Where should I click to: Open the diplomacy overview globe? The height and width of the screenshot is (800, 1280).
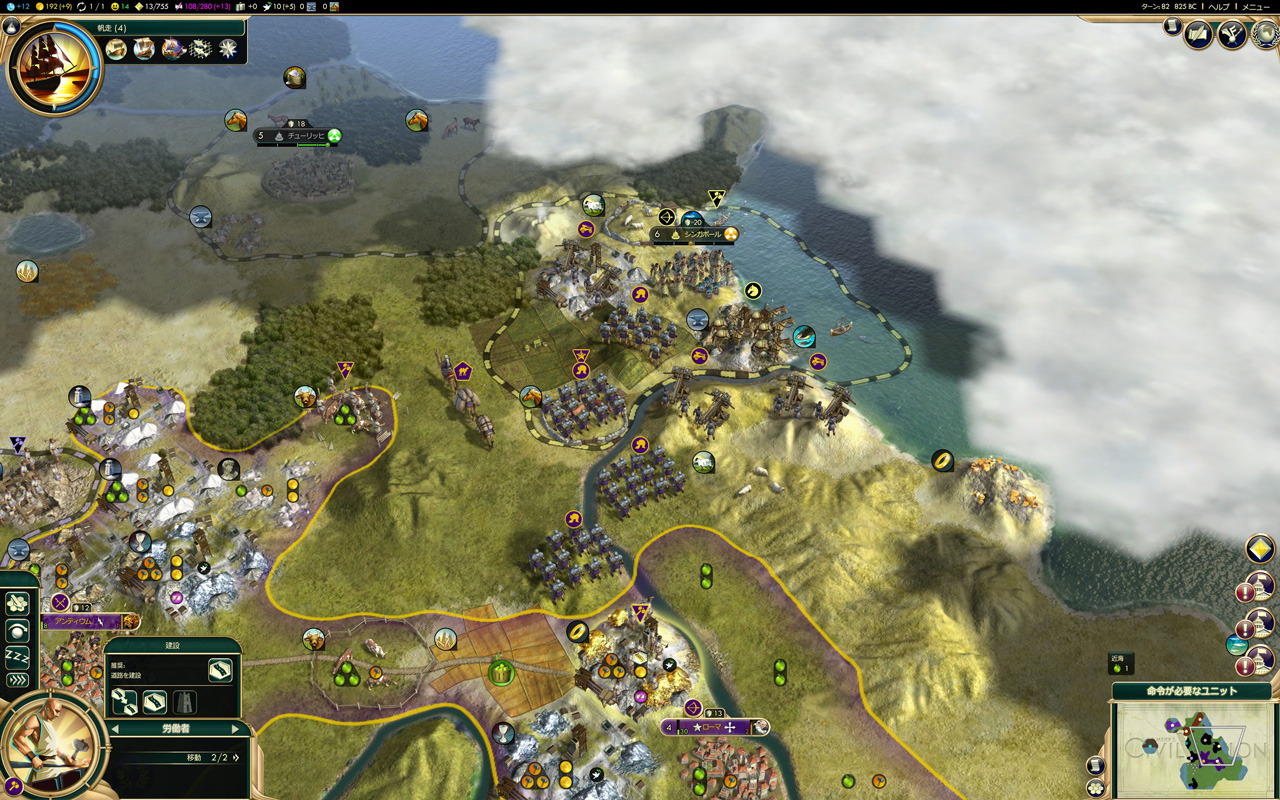[x=1266, y=33]
